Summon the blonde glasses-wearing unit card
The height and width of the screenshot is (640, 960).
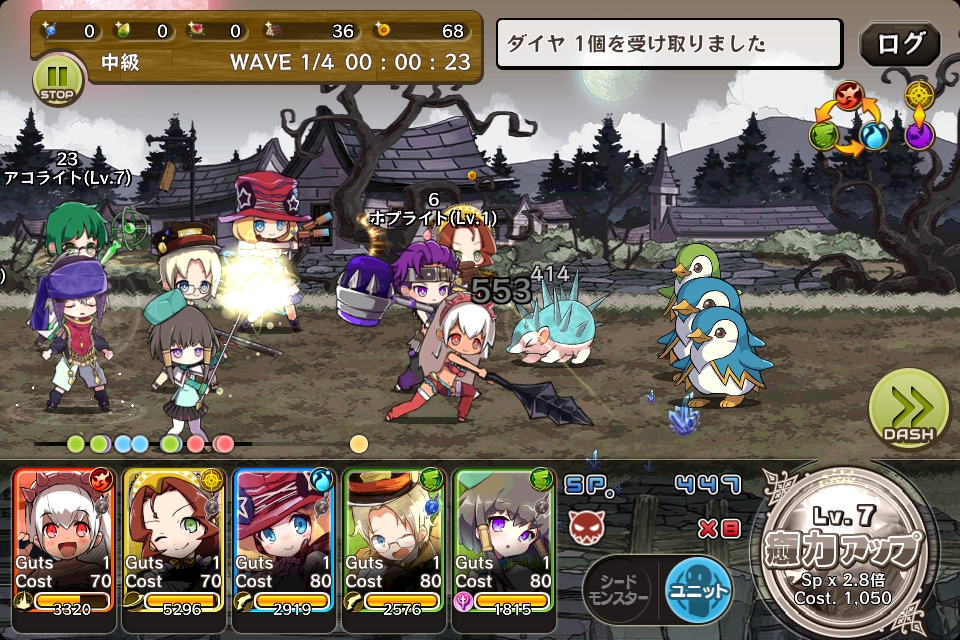(396, 538)
